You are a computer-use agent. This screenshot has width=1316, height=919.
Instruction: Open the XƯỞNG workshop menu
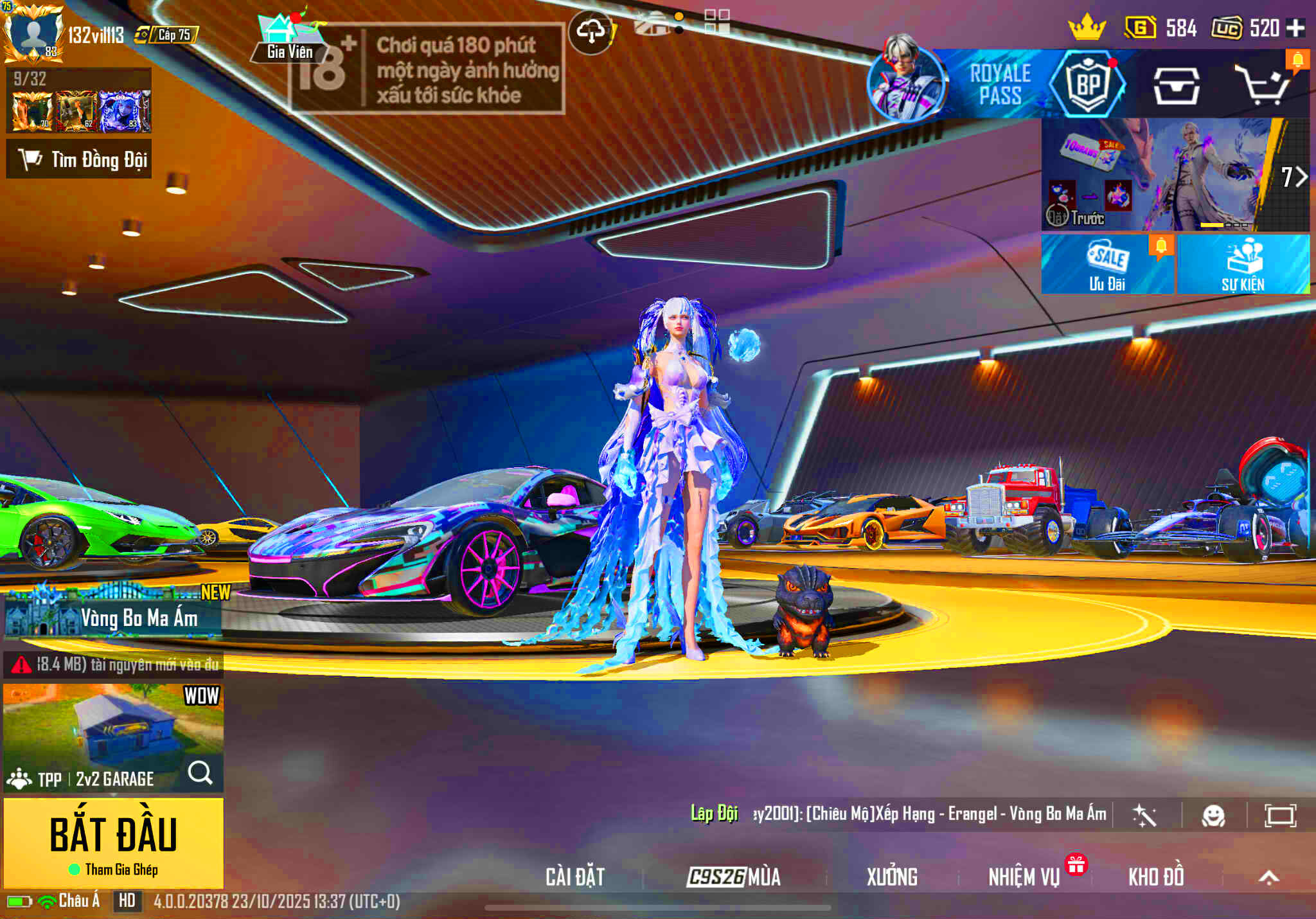coord(892,877)
